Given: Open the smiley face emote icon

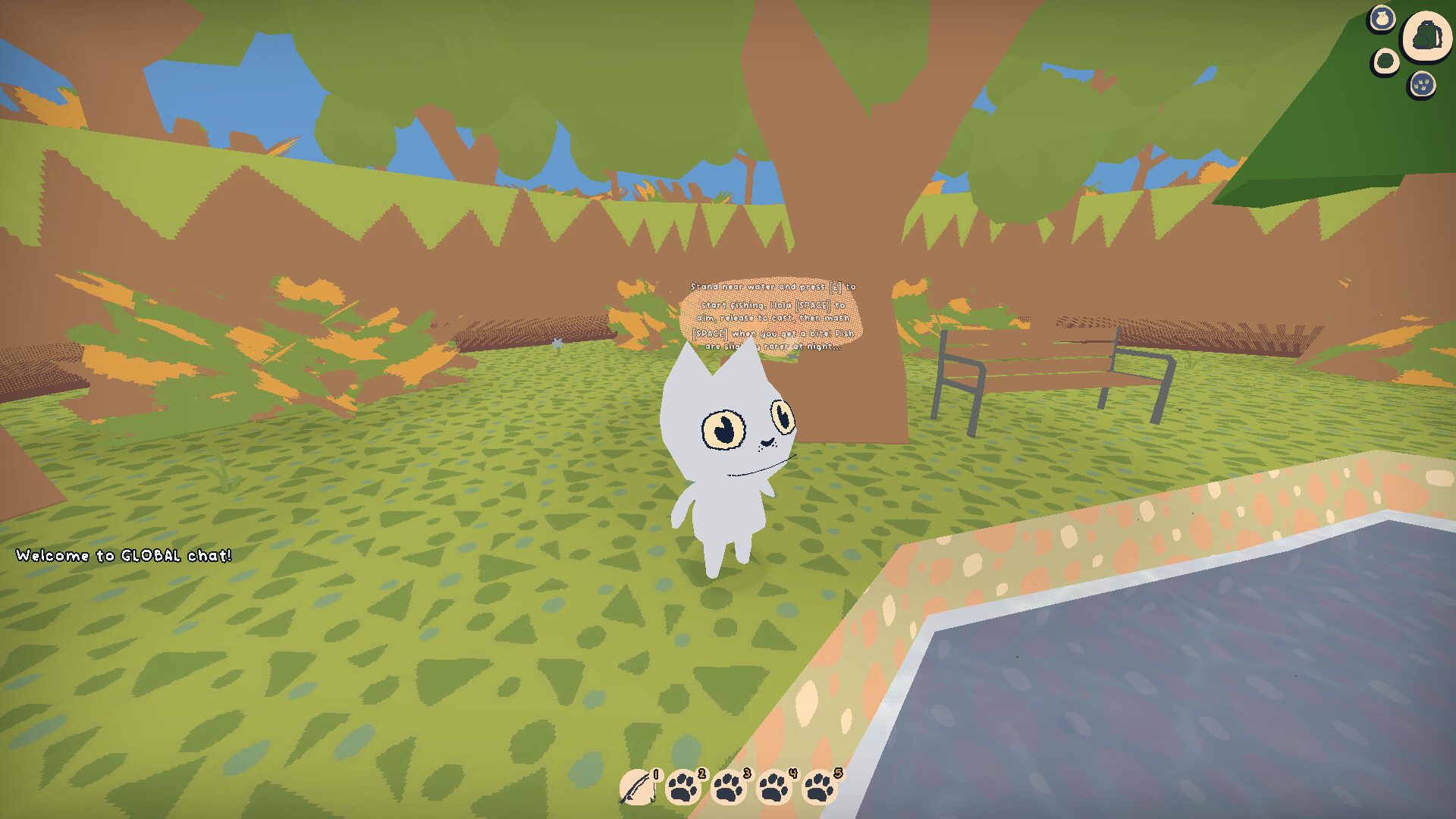Looking at the screenshot, I should [1385, 60].
